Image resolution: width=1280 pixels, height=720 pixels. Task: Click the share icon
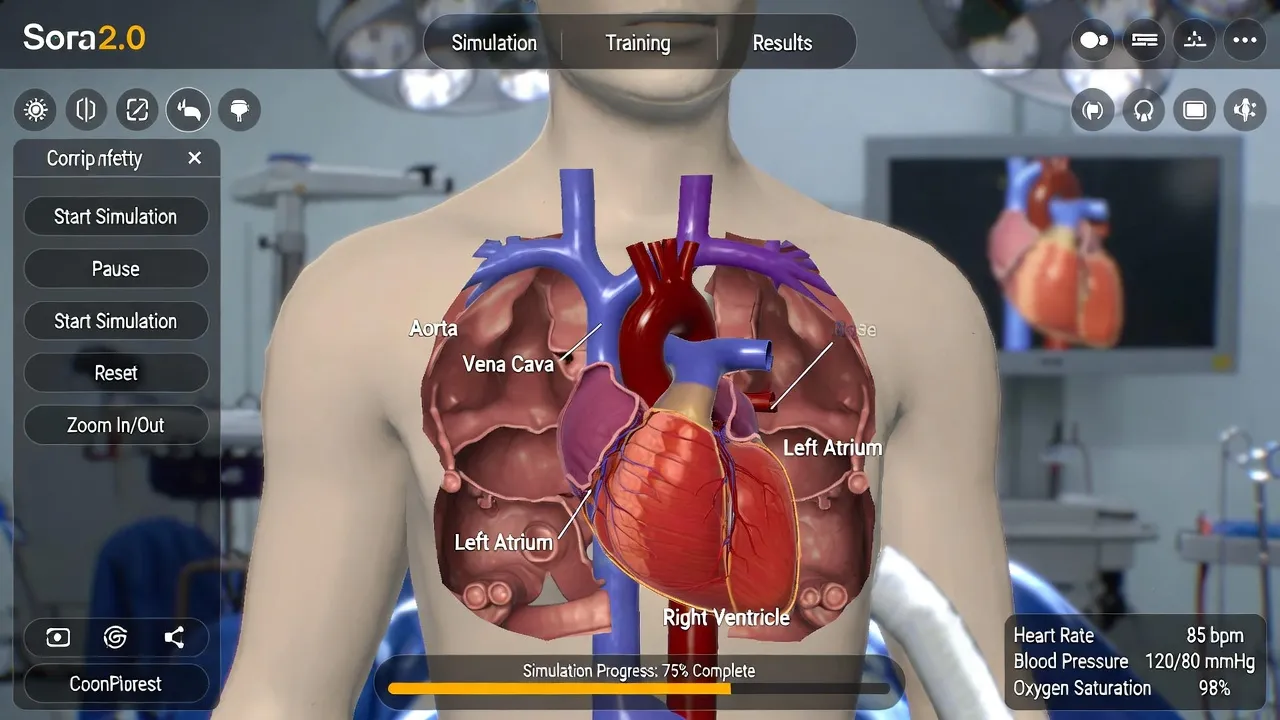point(174,638)
